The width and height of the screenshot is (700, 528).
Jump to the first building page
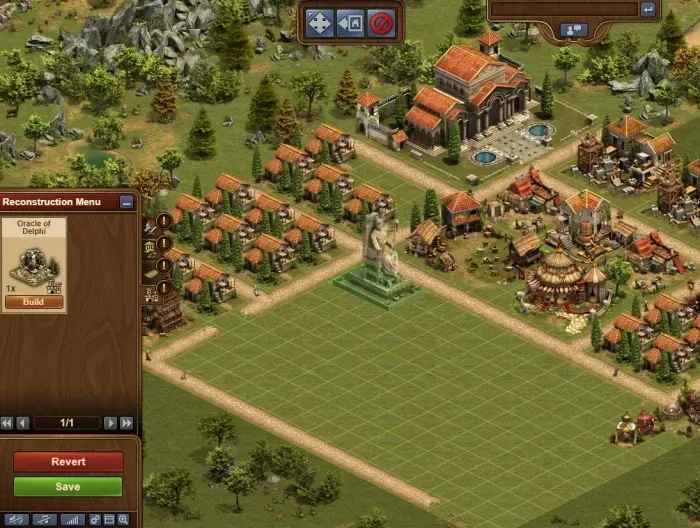7,423
